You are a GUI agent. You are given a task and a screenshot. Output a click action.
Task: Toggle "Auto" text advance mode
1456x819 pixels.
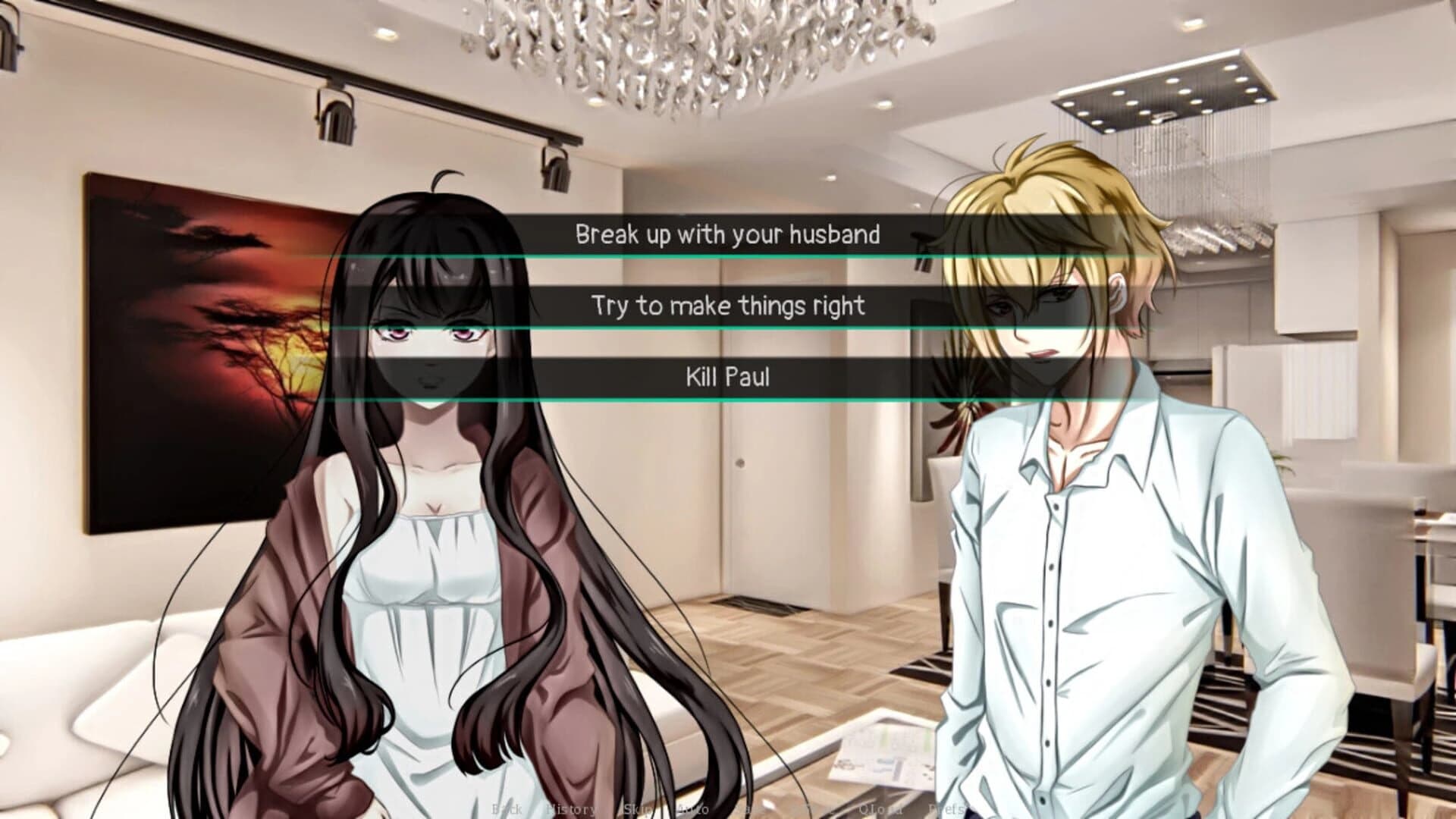(692, 809)
